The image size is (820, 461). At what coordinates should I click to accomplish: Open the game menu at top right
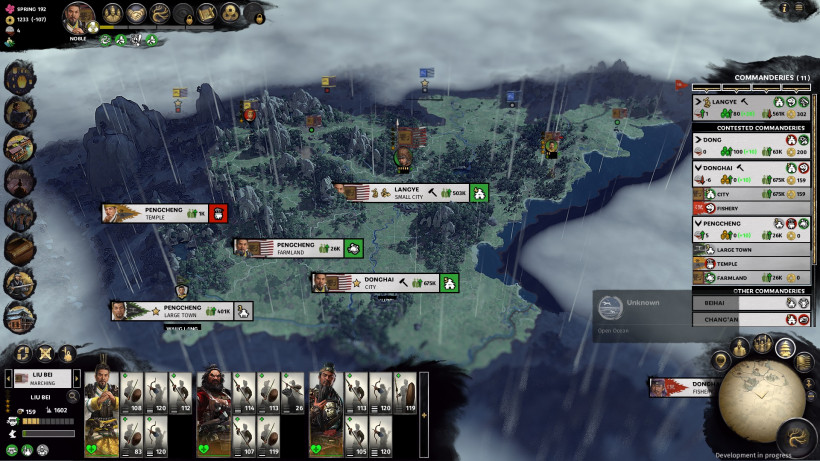tap(800, 8)
